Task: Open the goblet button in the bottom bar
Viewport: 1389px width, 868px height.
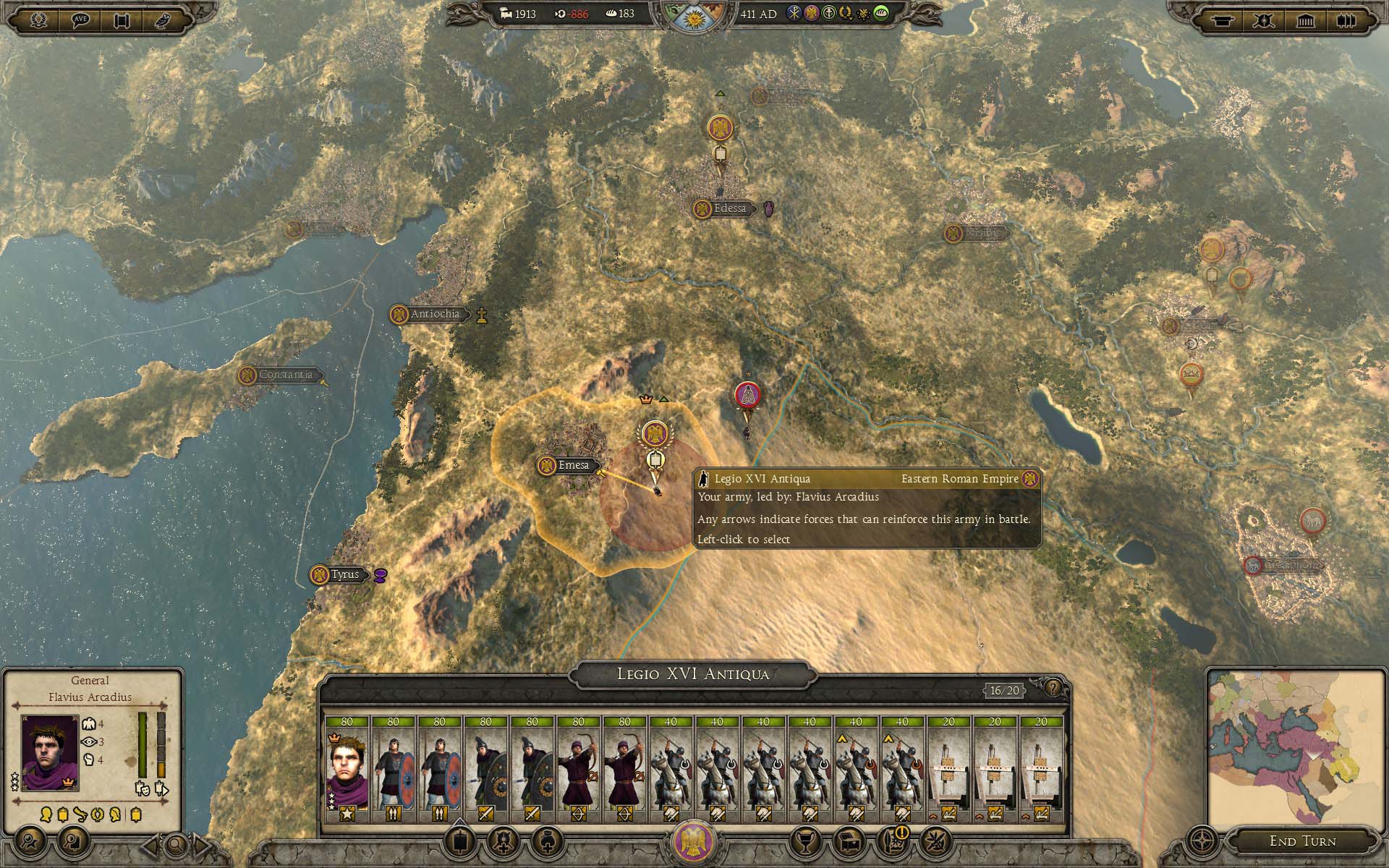Action: tap(804, 842)
